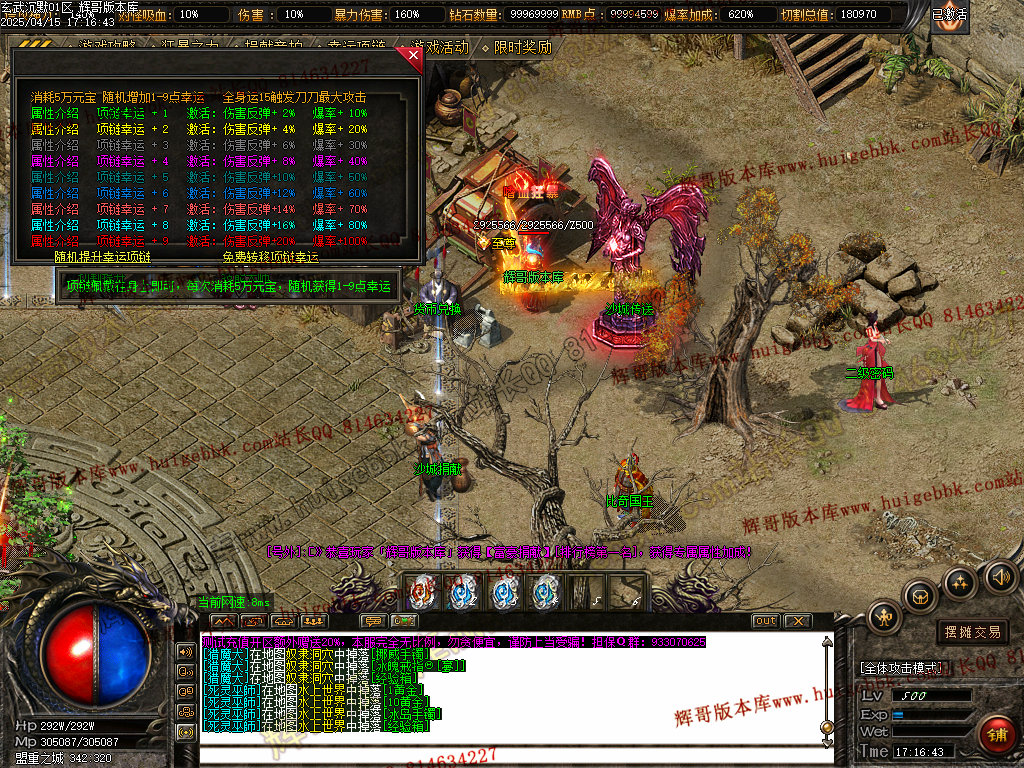Click the chat scrollbar
Screen dimensions: 1024x768
pyautogui.click(x=826, y=690)
